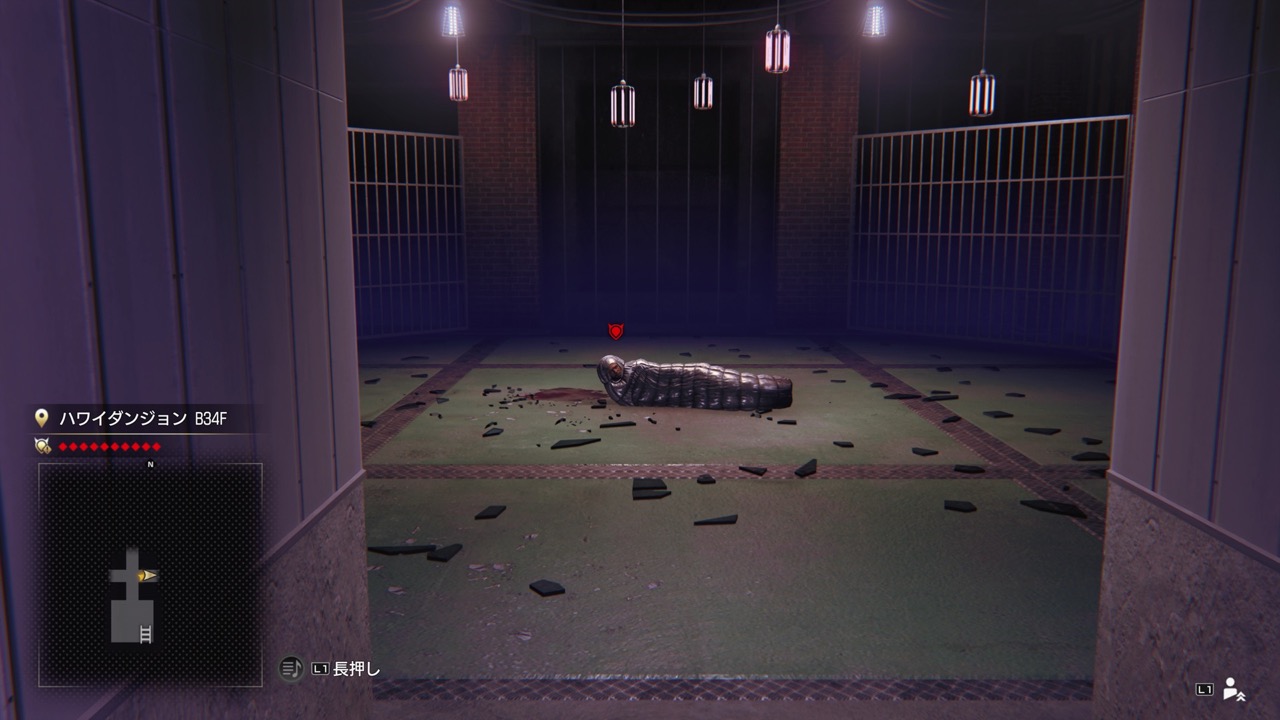Select the player arrow marker on minimap
The height and width of the screenshot is (720, 1280).
click(144, 575)
